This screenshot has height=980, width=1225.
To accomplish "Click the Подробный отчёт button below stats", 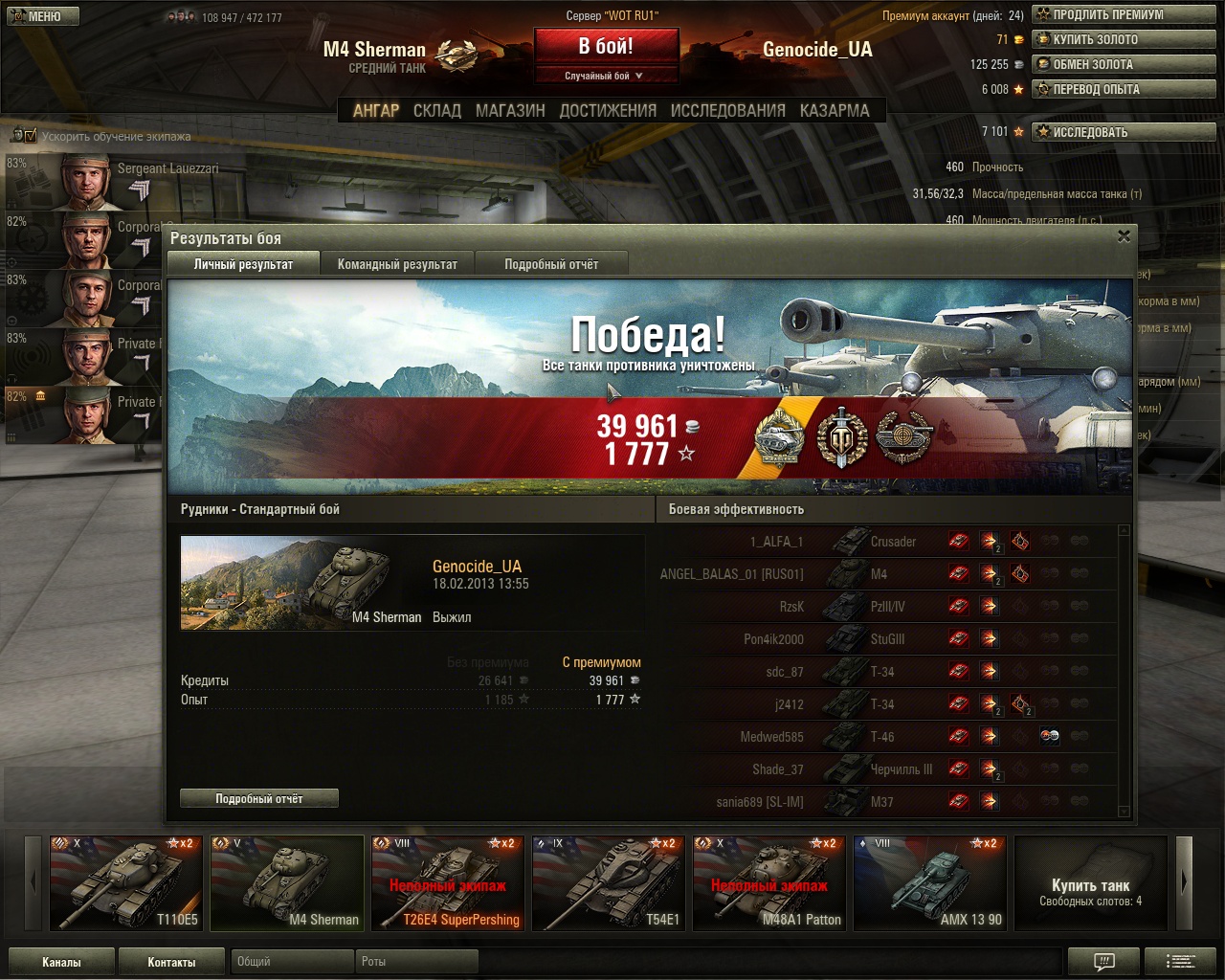I will click(x=258, y=798).
